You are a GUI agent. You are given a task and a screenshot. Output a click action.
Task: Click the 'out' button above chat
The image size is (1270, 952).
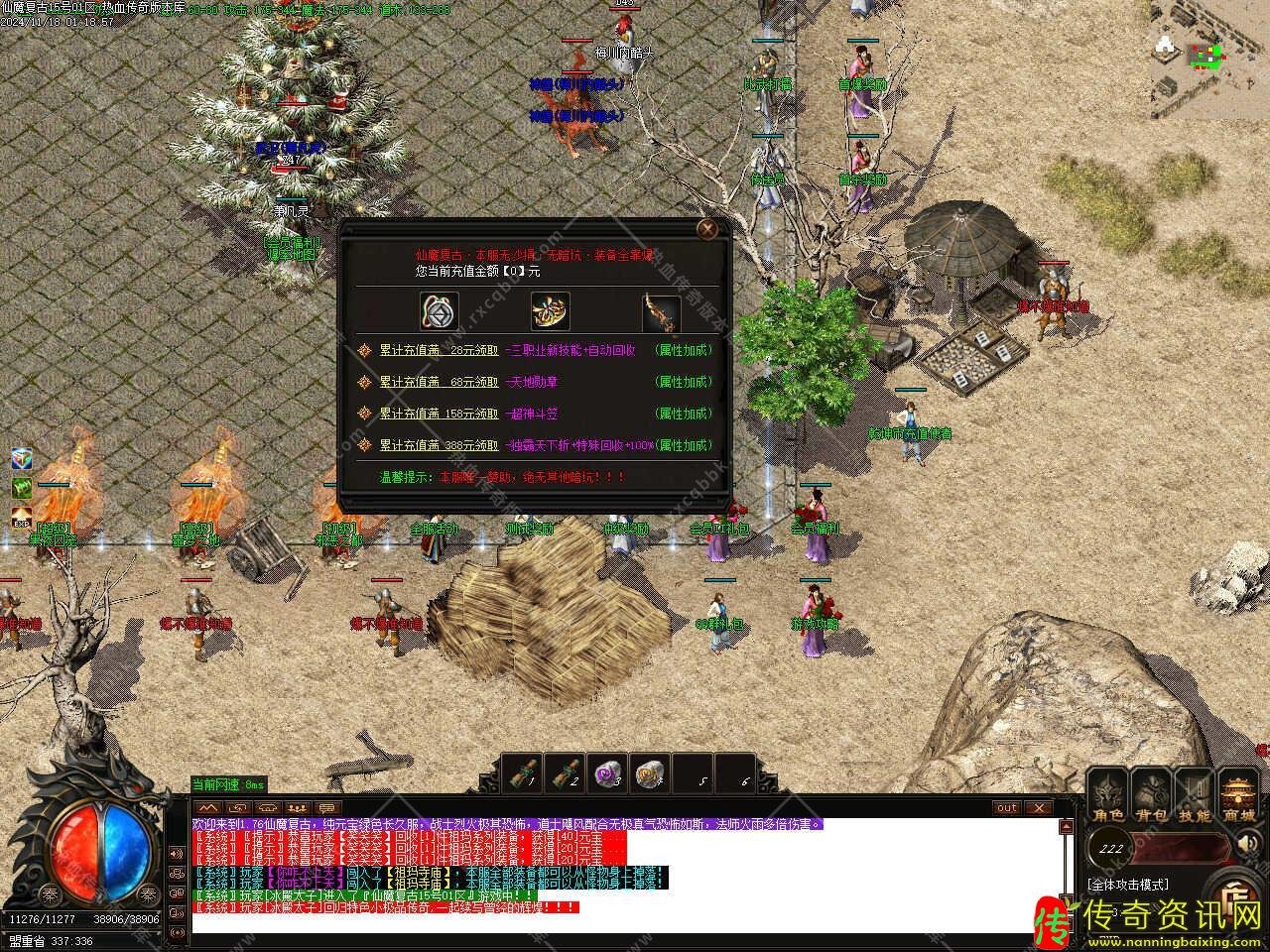(x=1007, y=808)
